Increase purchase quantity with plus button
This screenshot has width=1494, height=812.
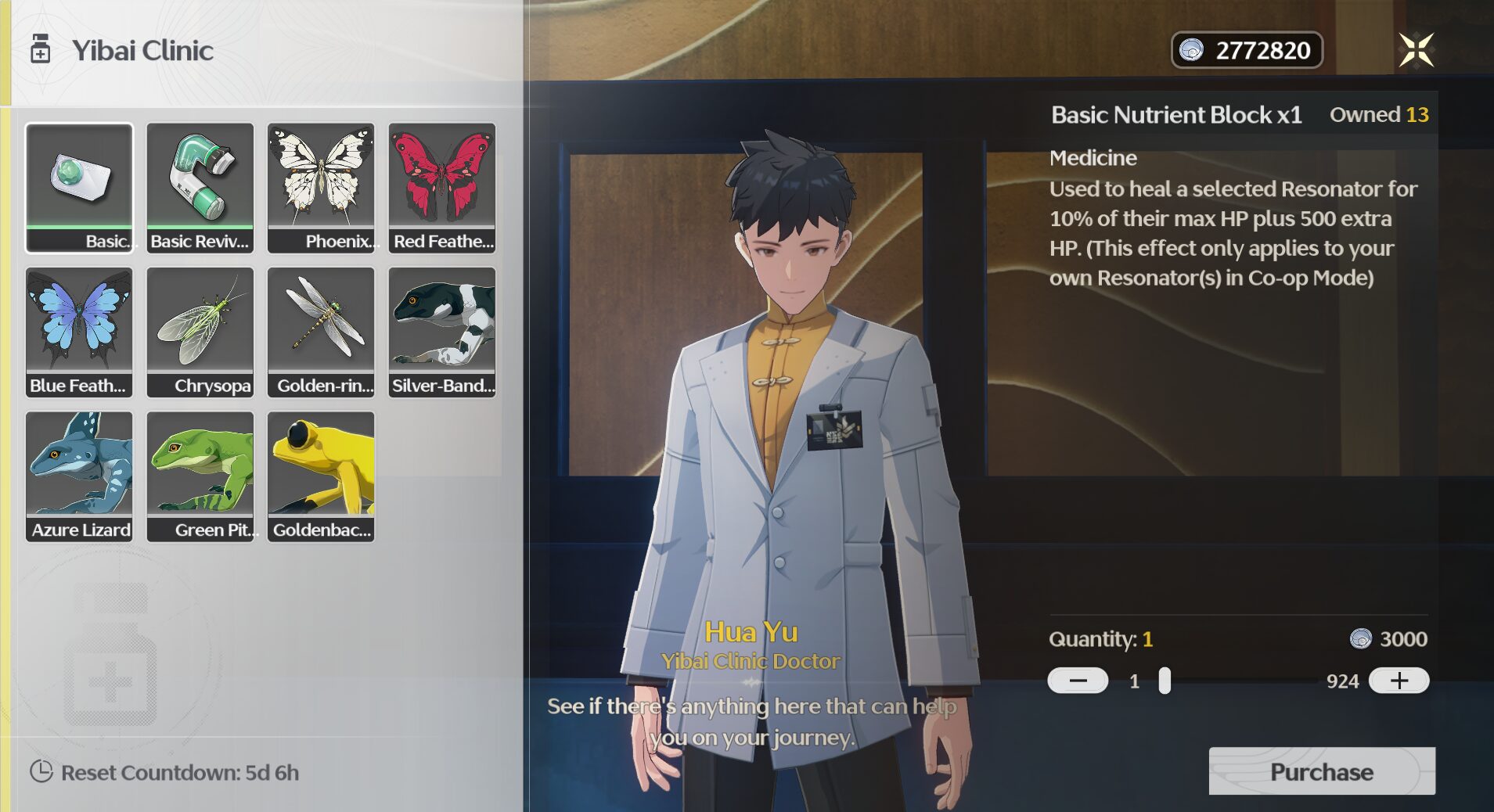click(1399, 681)
